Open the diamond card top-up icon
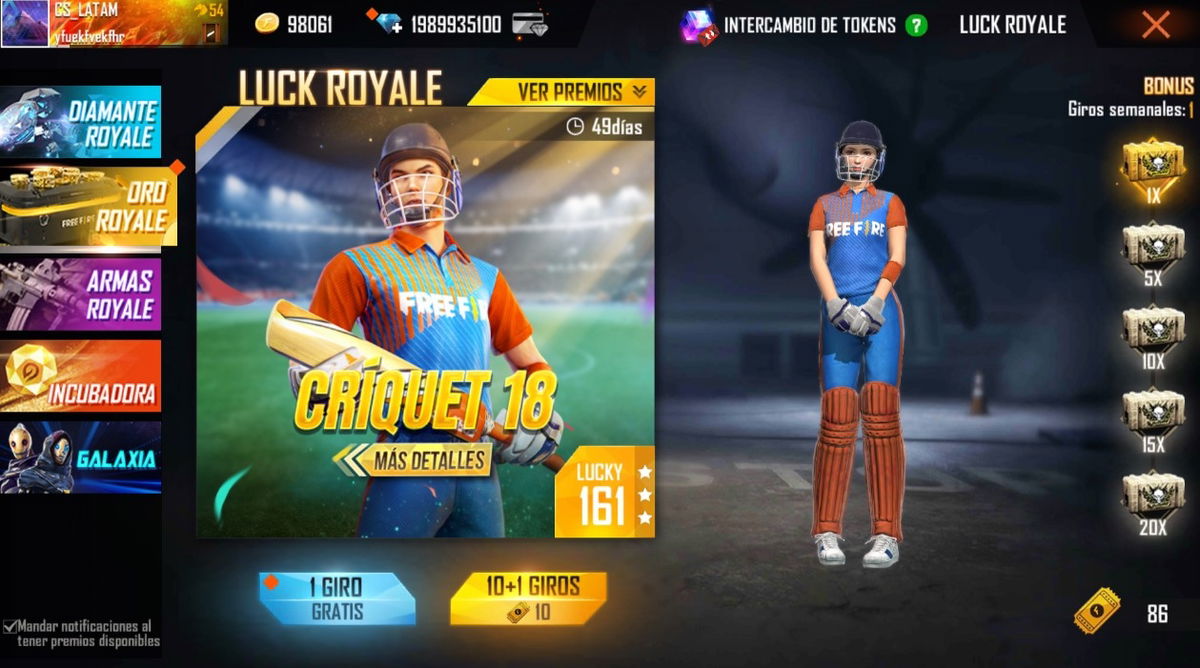The image size is (1200, 668). click(529, 25)
